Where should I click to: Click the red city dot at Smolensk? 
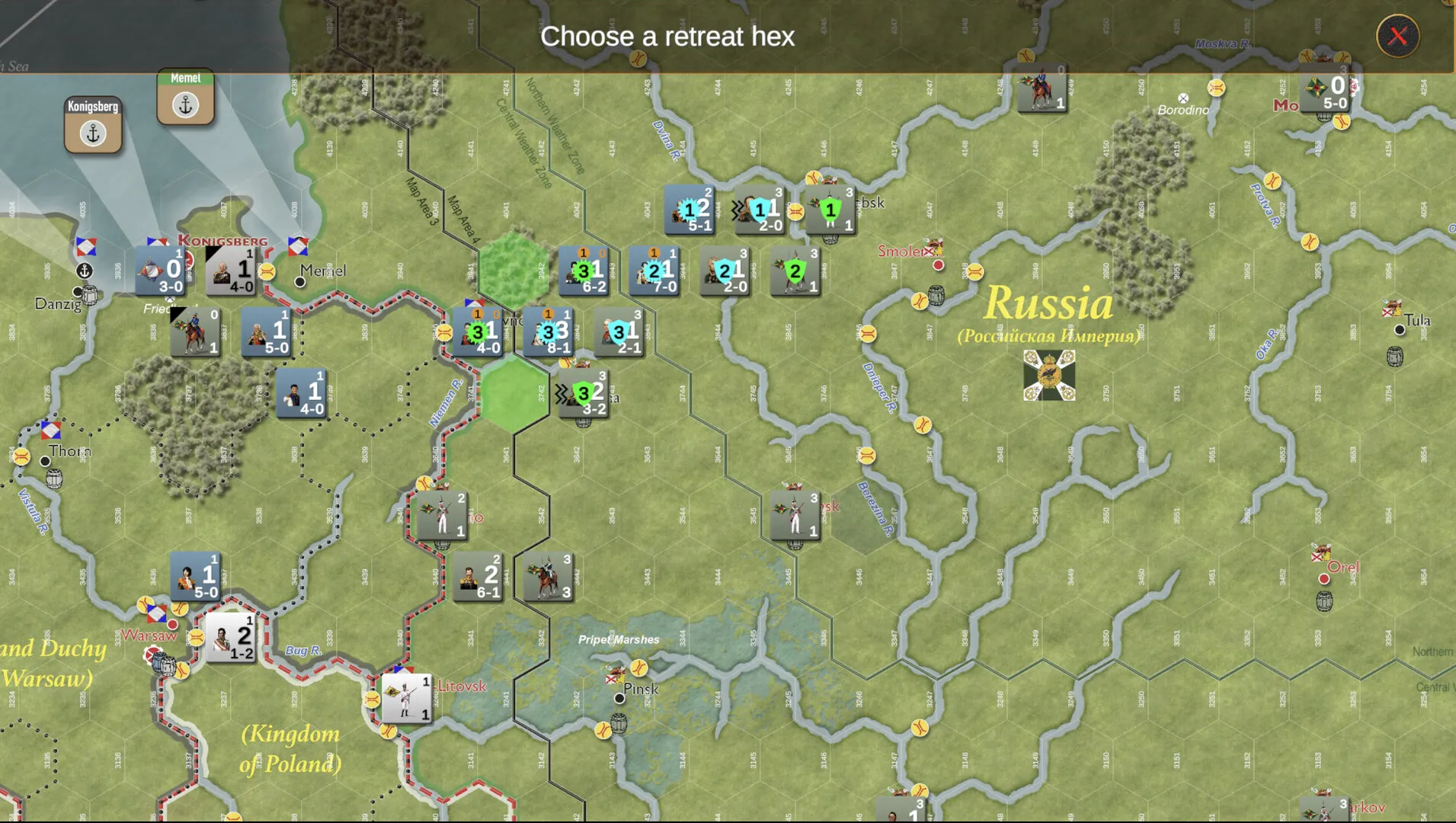pyautogui.click(x=938, y=266)
